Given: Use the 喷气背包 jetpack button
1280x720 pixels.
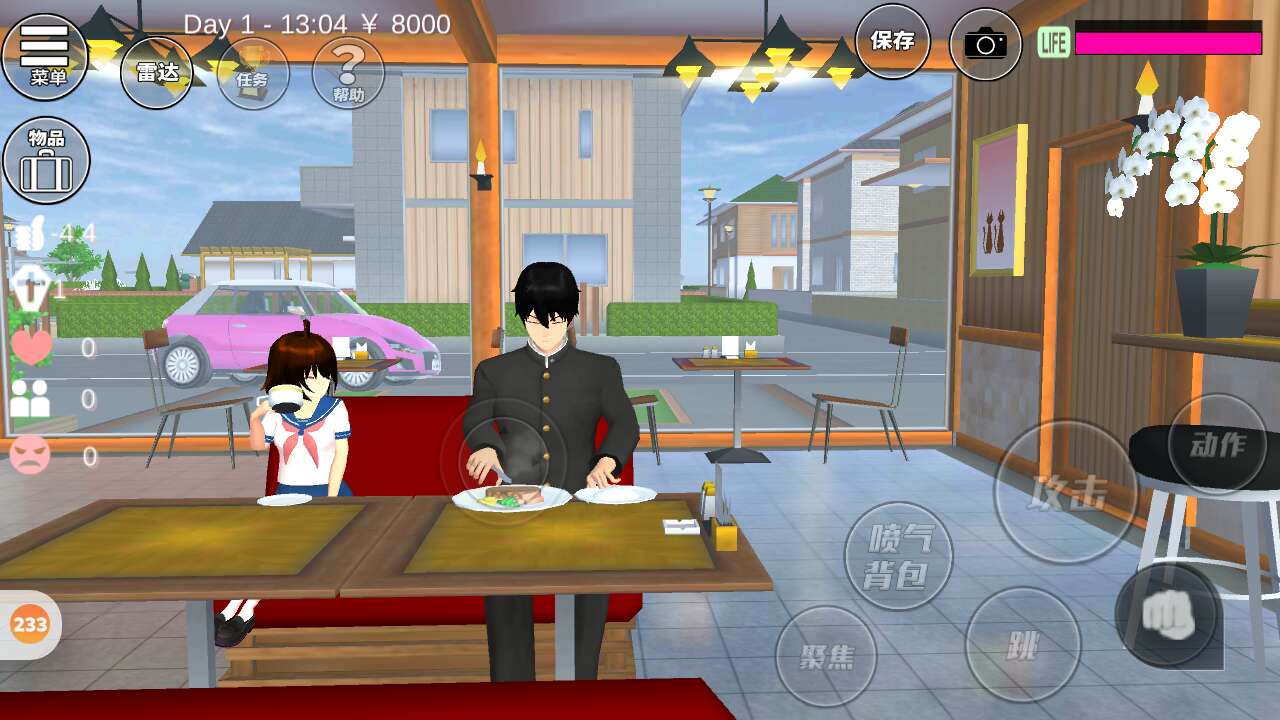Looking at the screenshot, I should pyautogui.click(x=898, y=556).
